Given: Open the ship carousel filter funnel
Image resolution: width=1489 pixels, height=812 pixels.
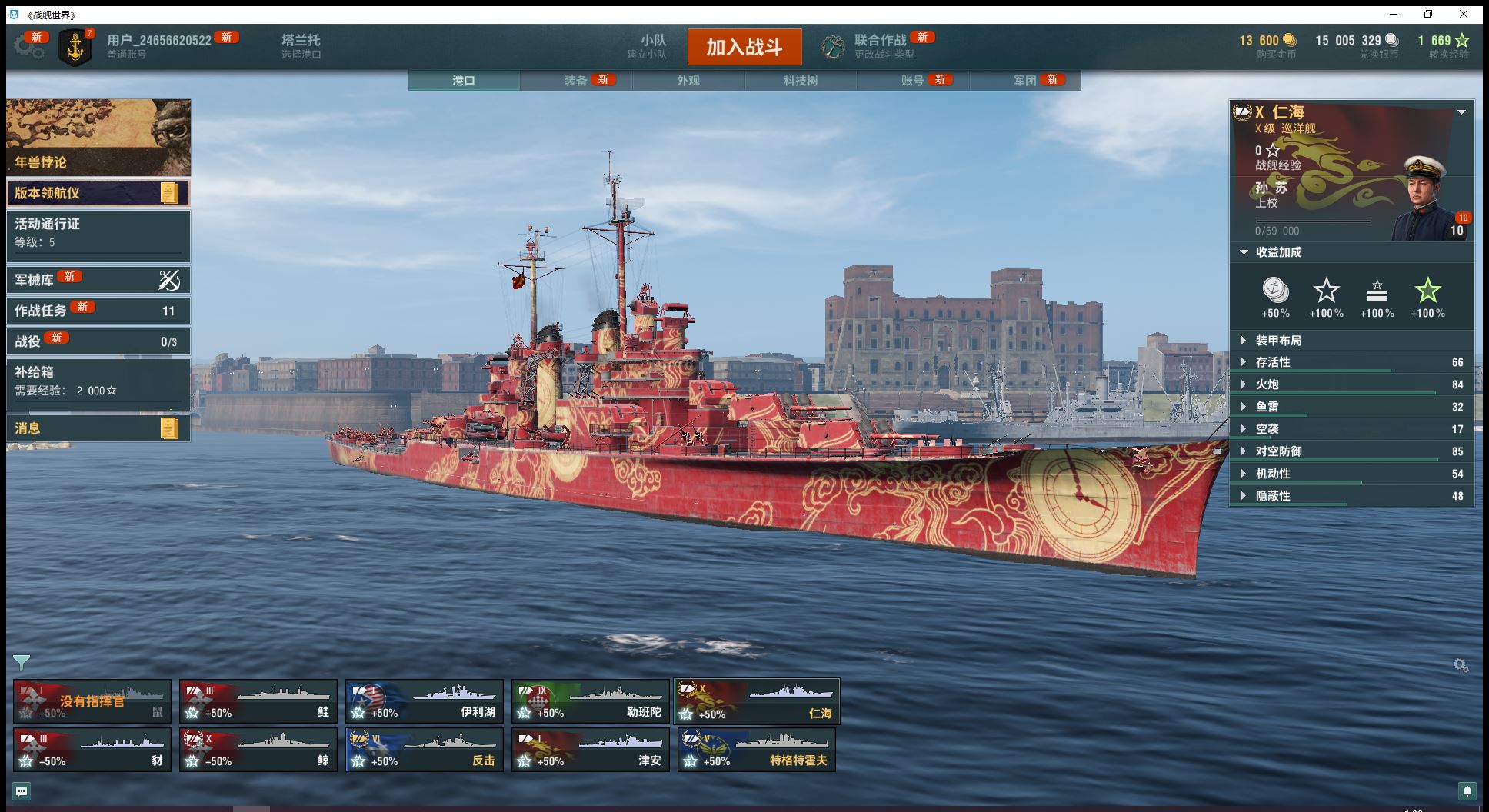Looking at the screenshot, I should pos(22,662).
